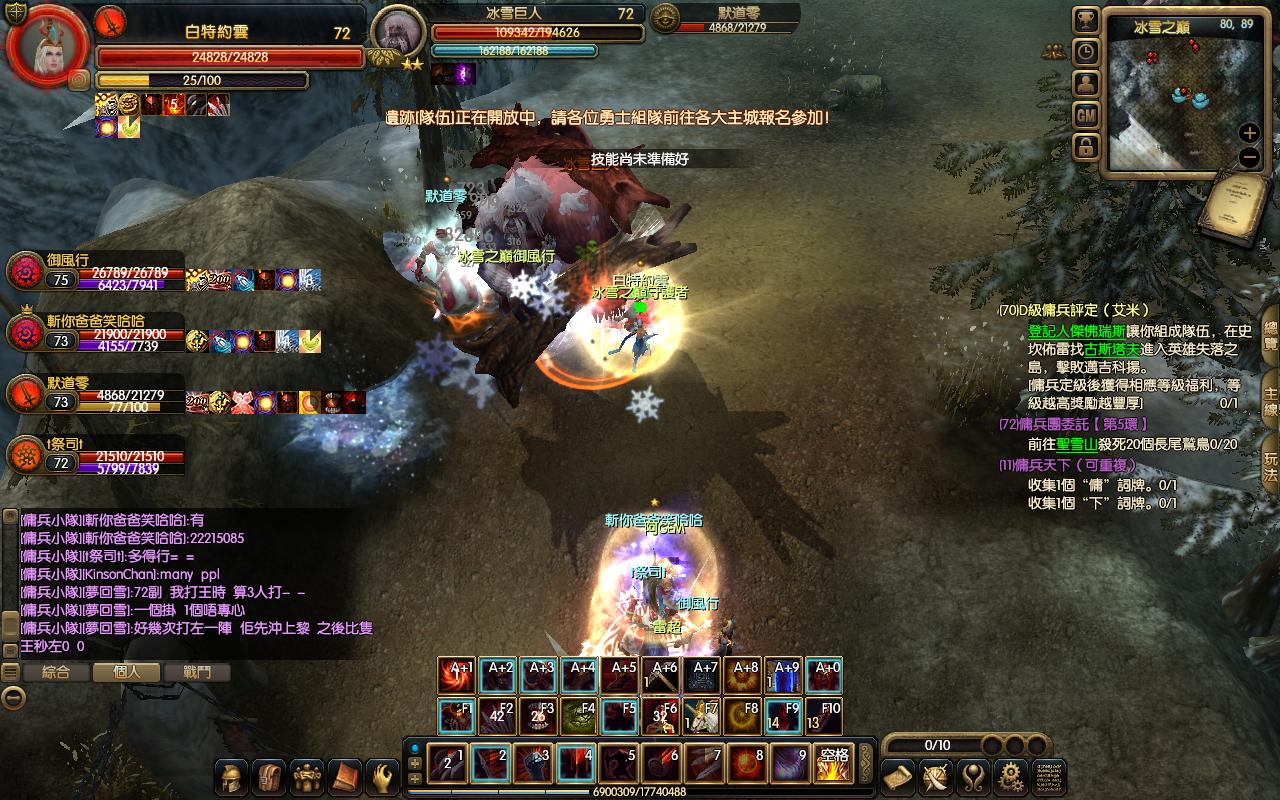Toggle the padlock button near the minimap
The height and width of the screenshot is (800, 1280).
click(x=1086, y=147)
